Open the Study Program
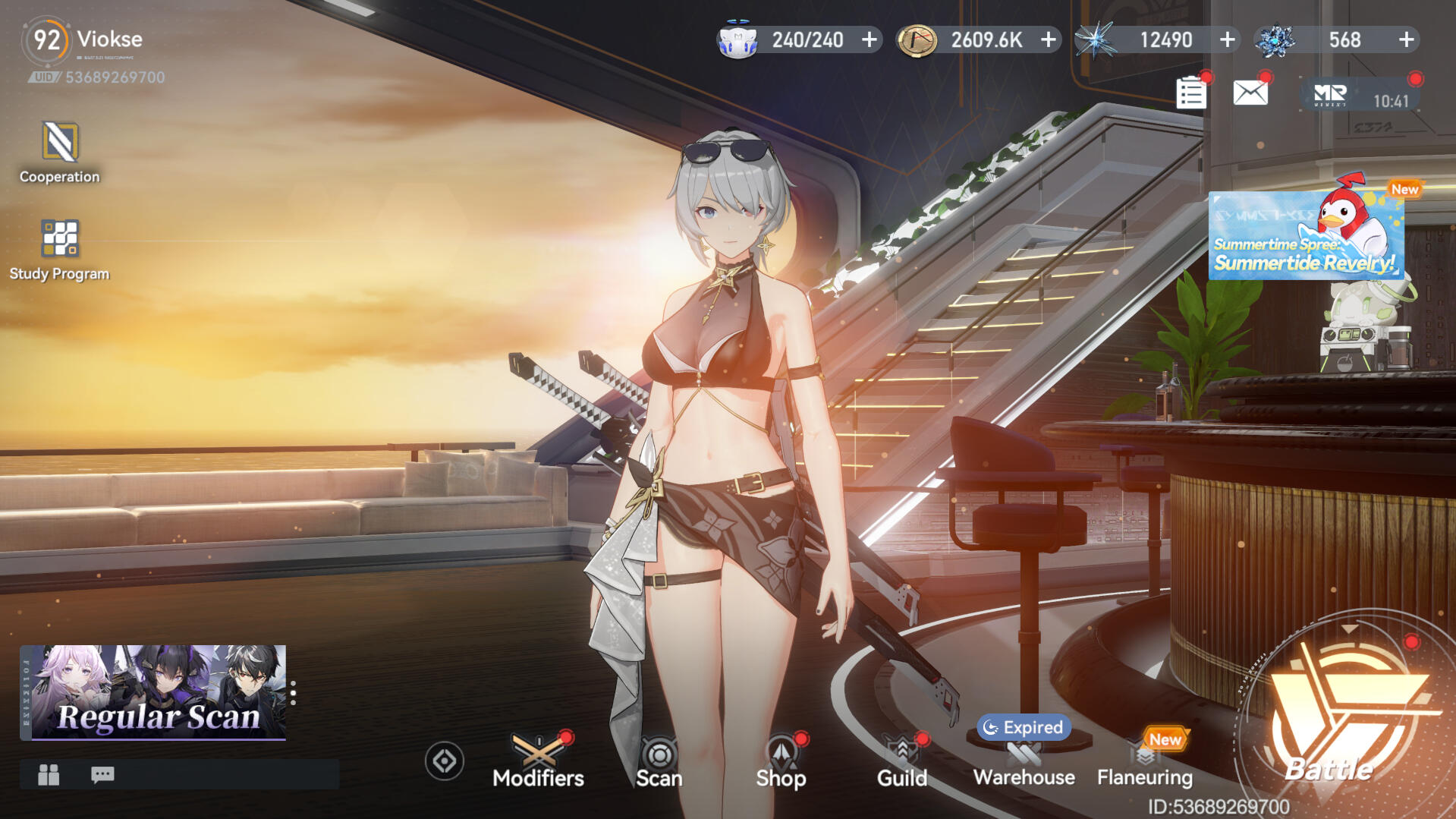The image size is (1456, 819). [x=59, y=249]
